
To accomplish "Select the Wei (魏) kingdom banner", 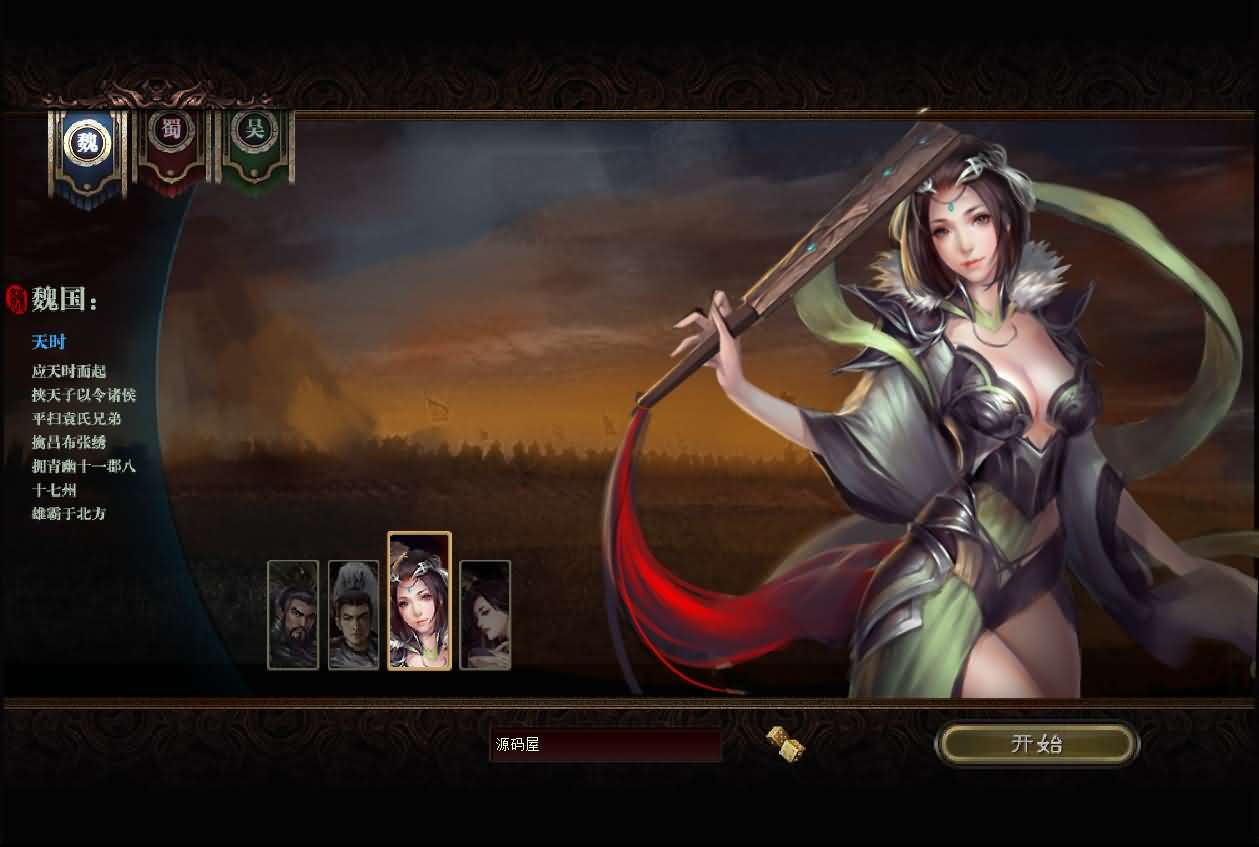I will [88, 145].
